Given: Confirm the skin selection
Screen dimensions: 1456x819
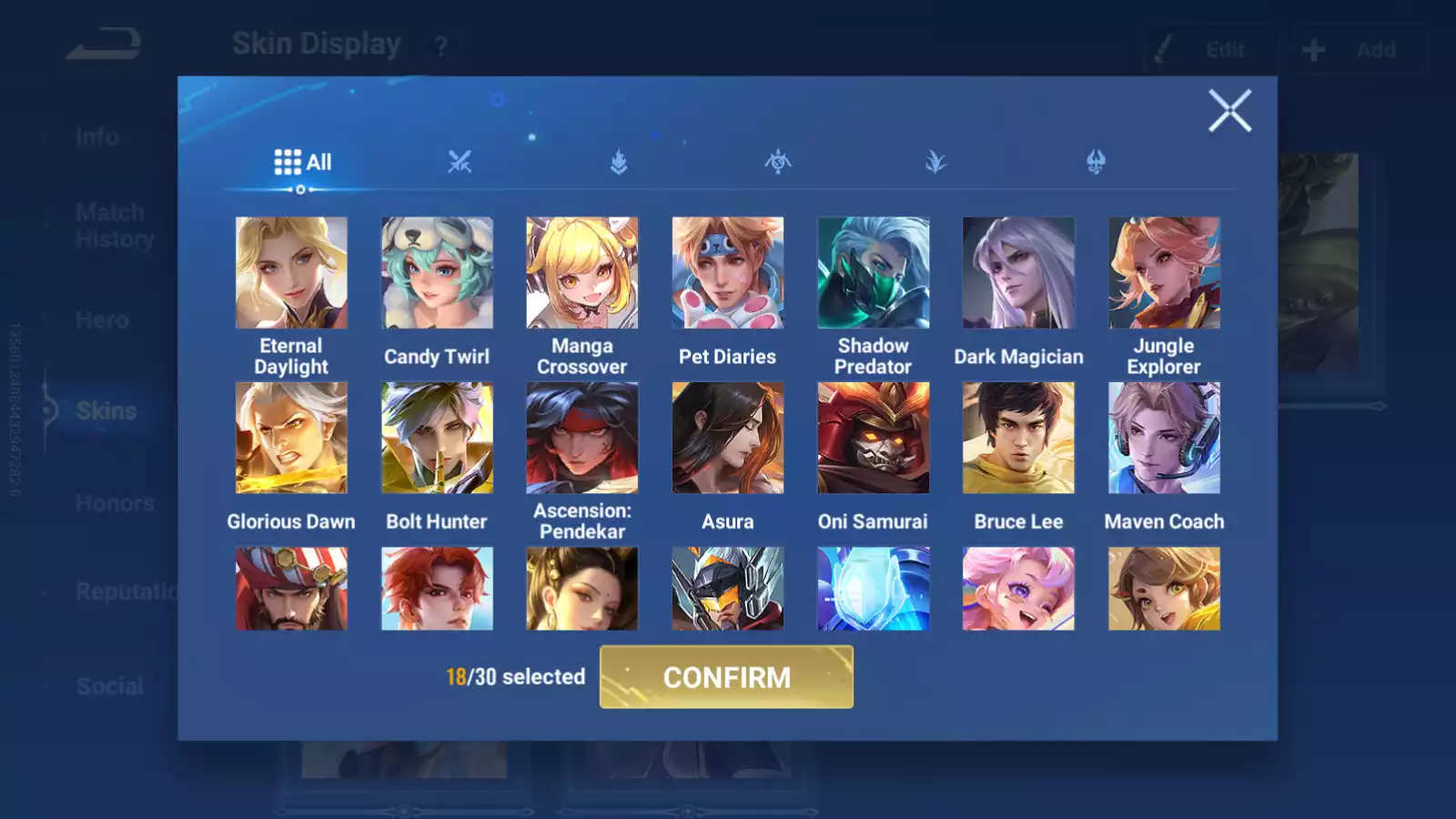Looking at the screenshot, I should 726,677.
